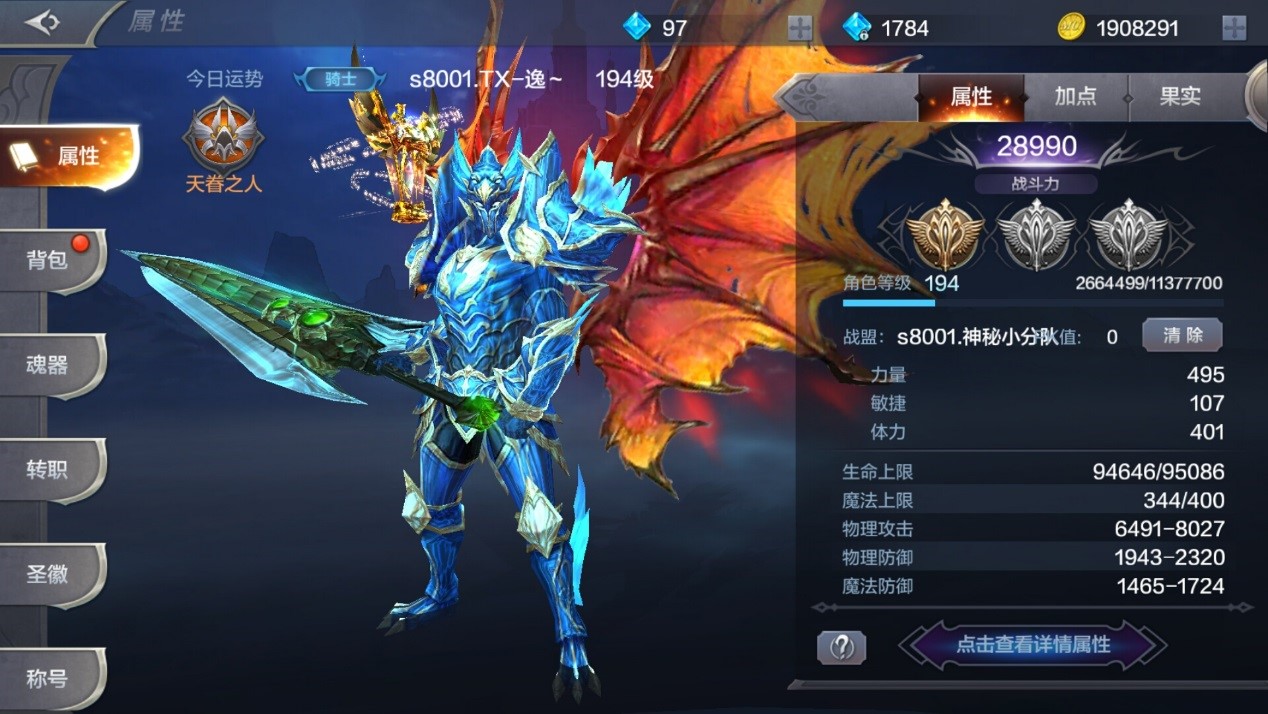Switch to the 加点 stat points tab
The width and height of the screenshot is (1268, 714).
[x=1075, y=97]
